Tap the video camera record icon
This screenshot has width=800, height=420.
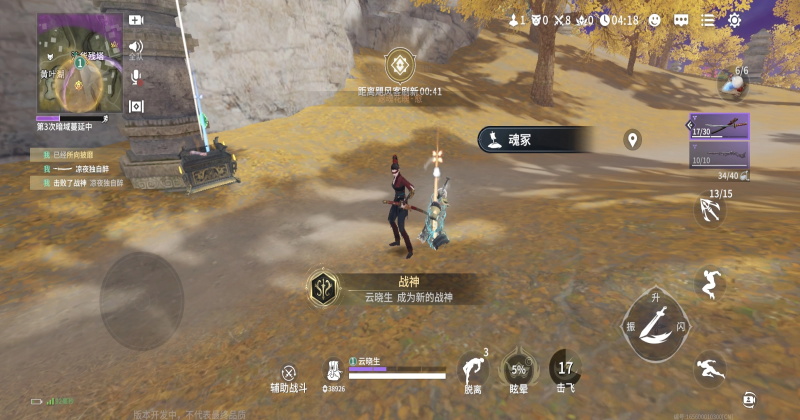136,20
